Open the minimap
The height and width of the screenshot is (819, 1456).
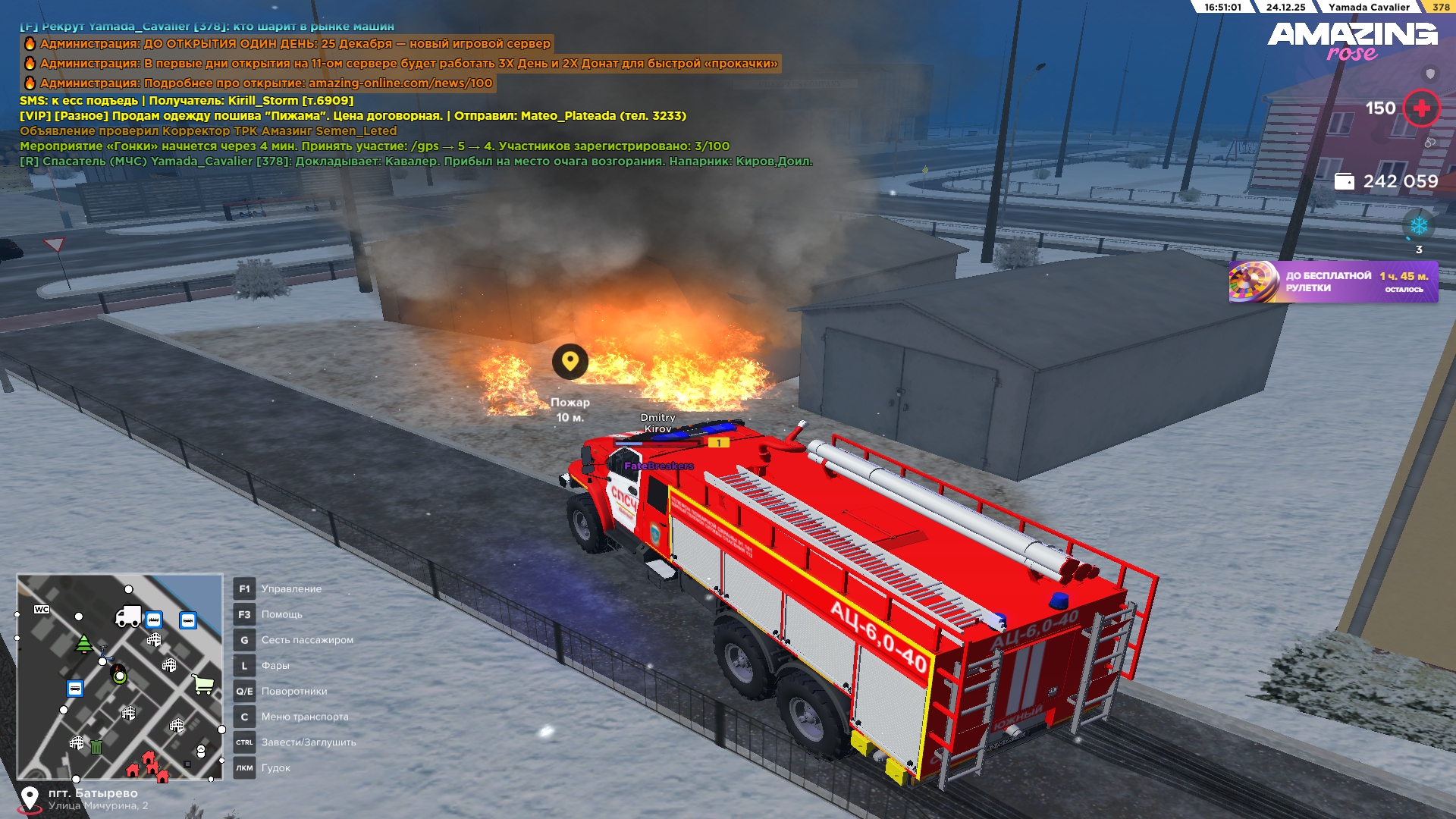(x=120, y=676)
